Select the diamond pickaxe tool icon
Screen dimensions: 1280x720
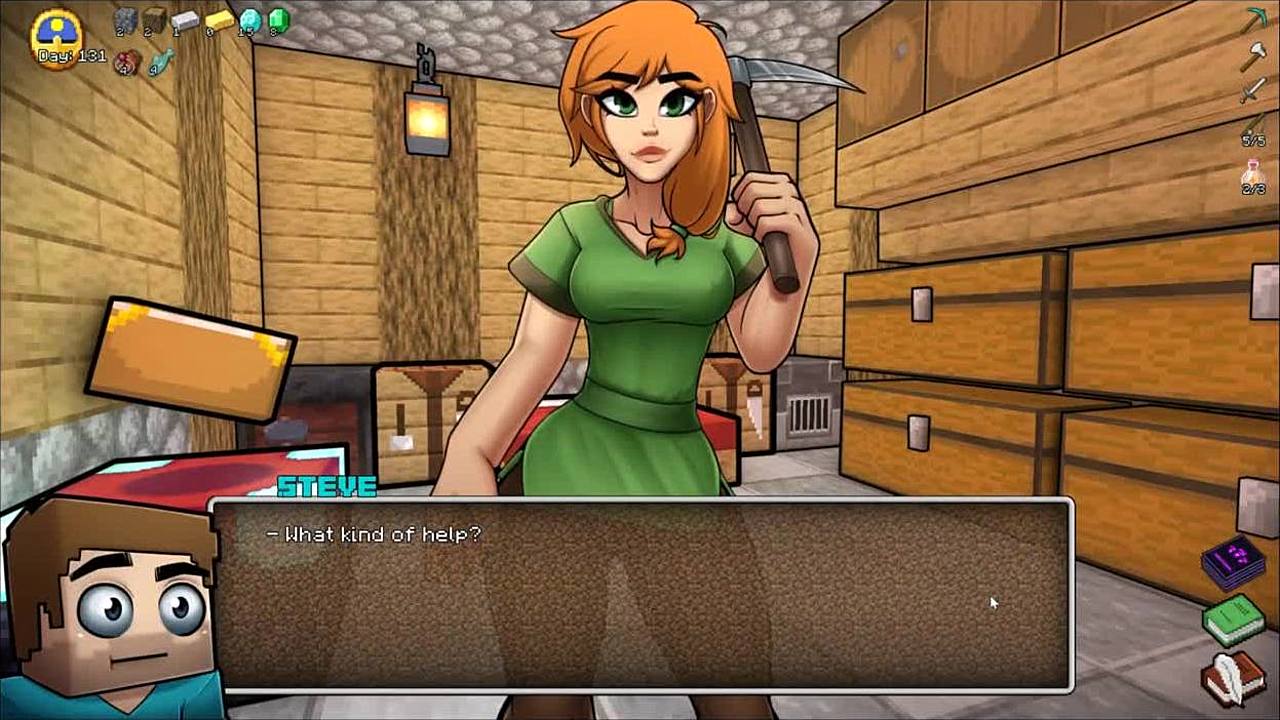point(1254,20)
